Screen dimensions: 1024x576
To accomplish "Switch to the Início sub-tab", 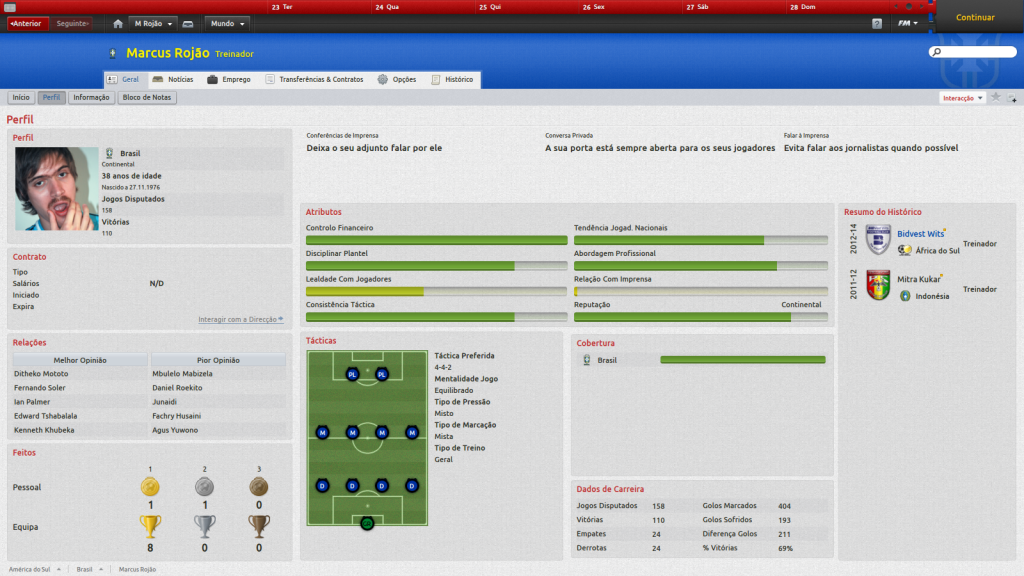I will pos(21,98).
